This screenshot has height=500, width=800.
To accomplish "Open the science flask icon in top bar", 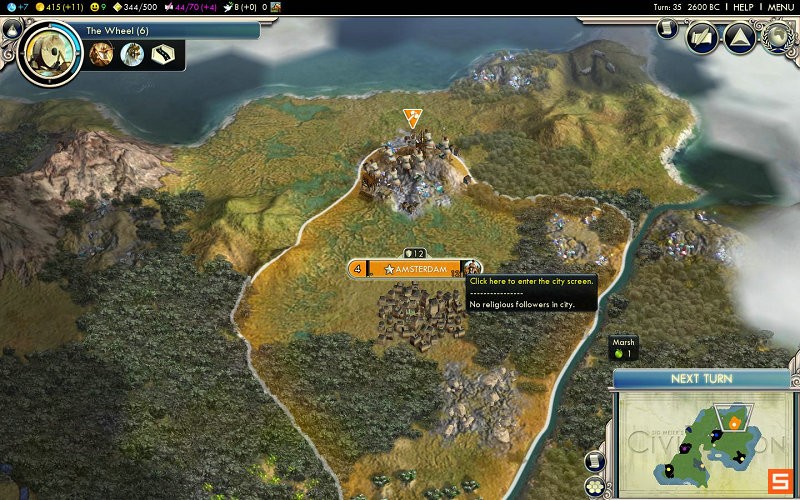I will click(10, 7).
